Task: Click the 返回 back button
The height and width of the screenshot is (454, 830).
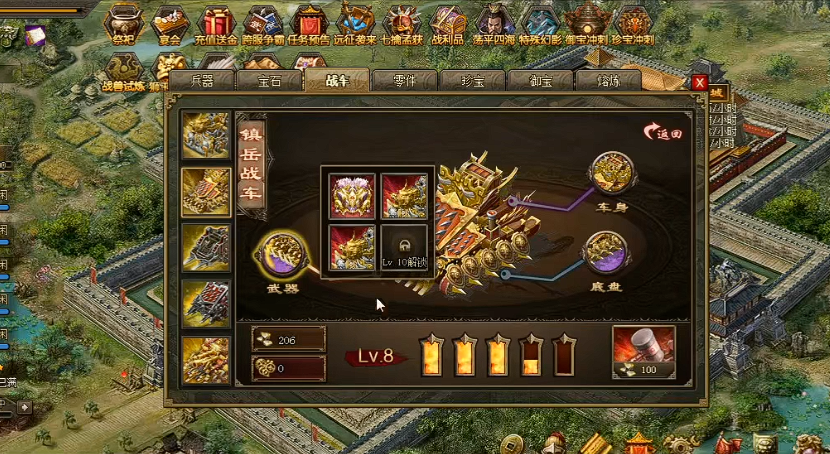Action: click(664, 131)
